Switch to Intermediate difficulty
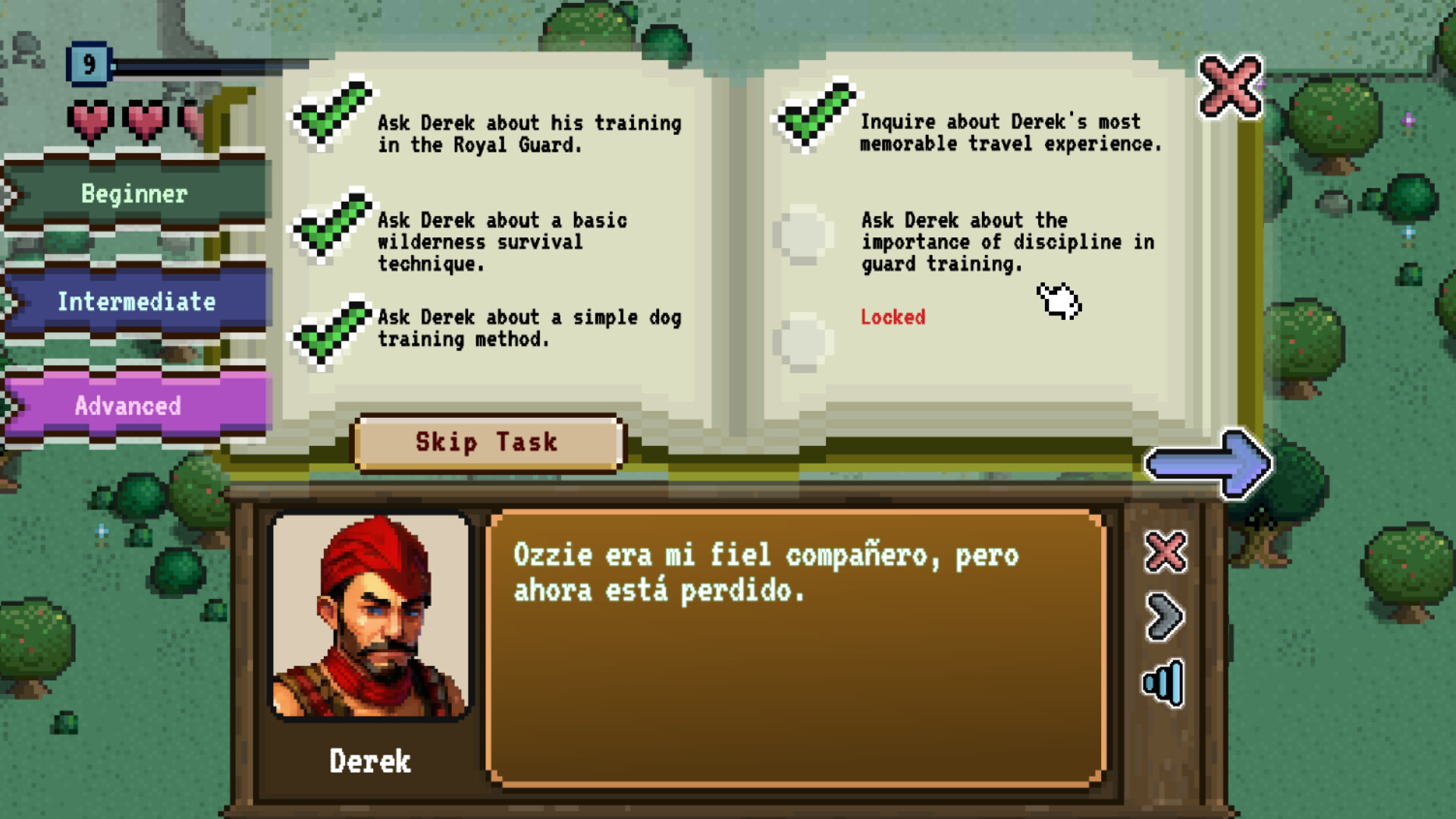Viewport: 1456px width, 819px height. tap(136, 301)
